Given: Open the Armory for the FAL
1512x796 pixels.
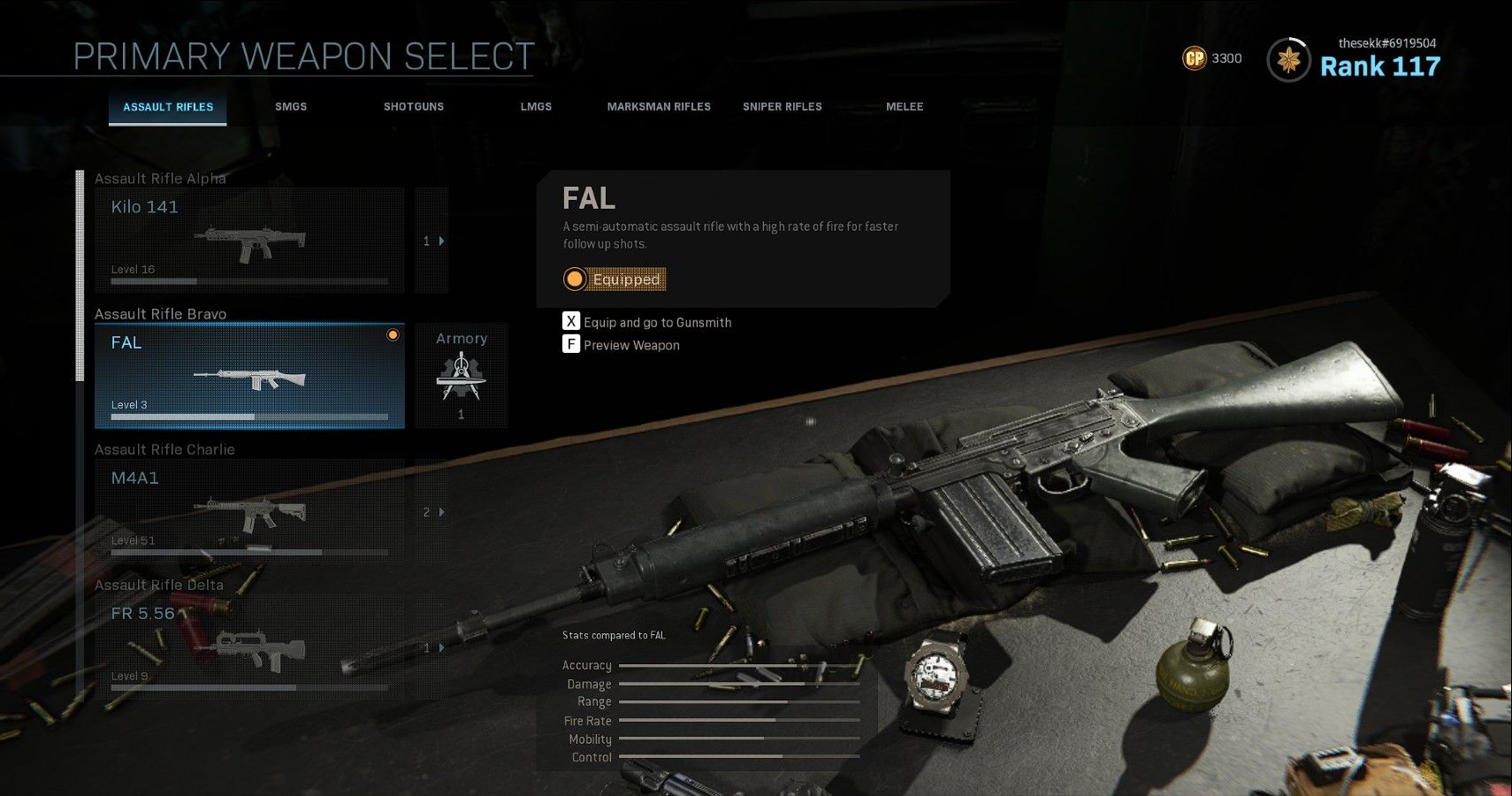Looking at the screenshot, I should 462,376.
